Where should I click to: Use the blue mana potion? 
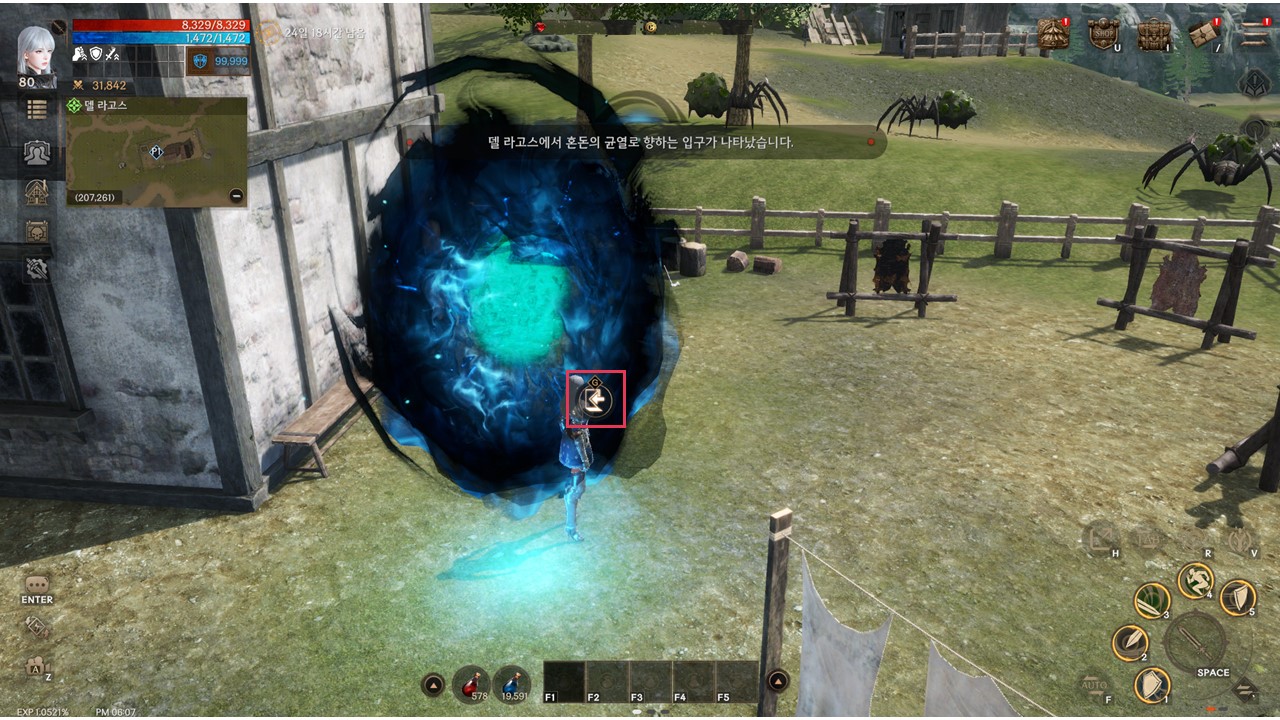pyautogui.click(x=511, y=682)
